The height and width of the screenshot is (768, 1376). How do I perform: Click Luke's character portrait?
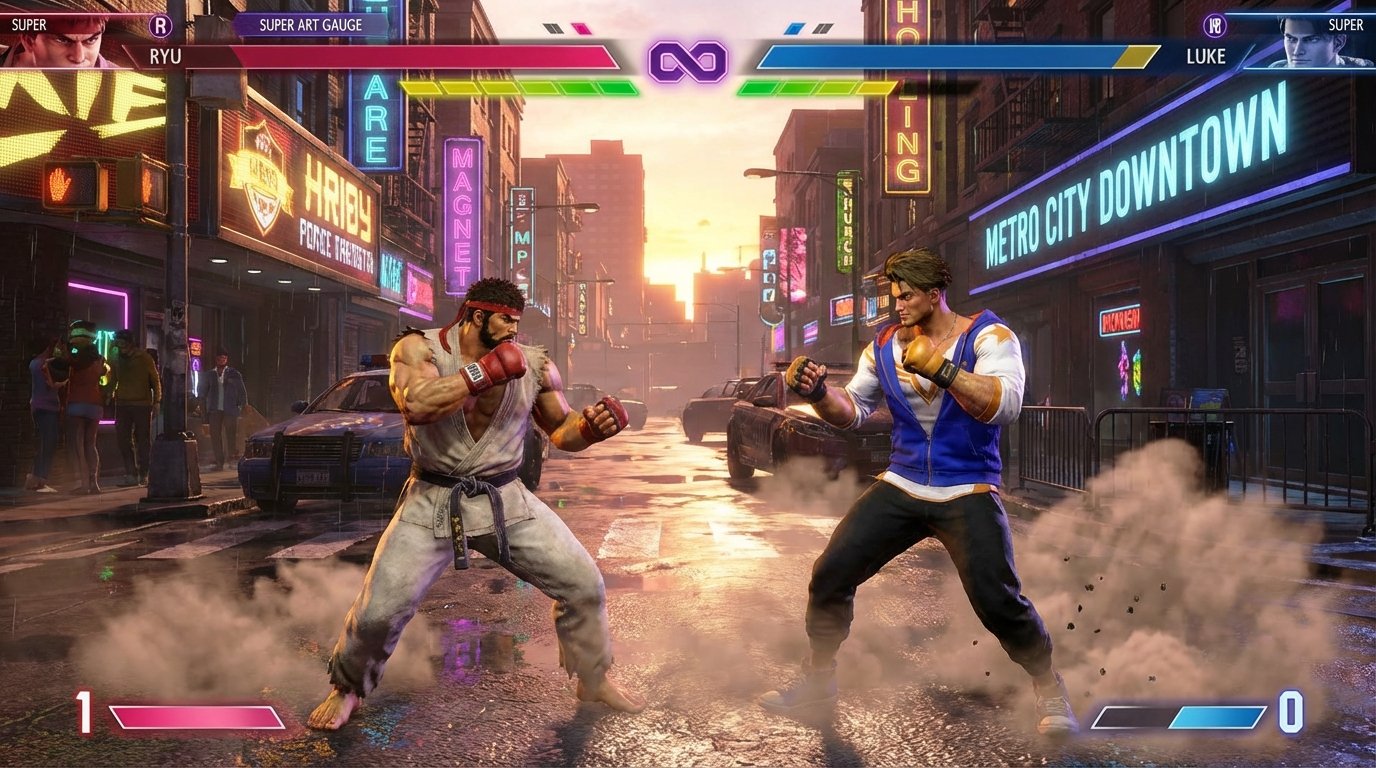coord(1310,45)
